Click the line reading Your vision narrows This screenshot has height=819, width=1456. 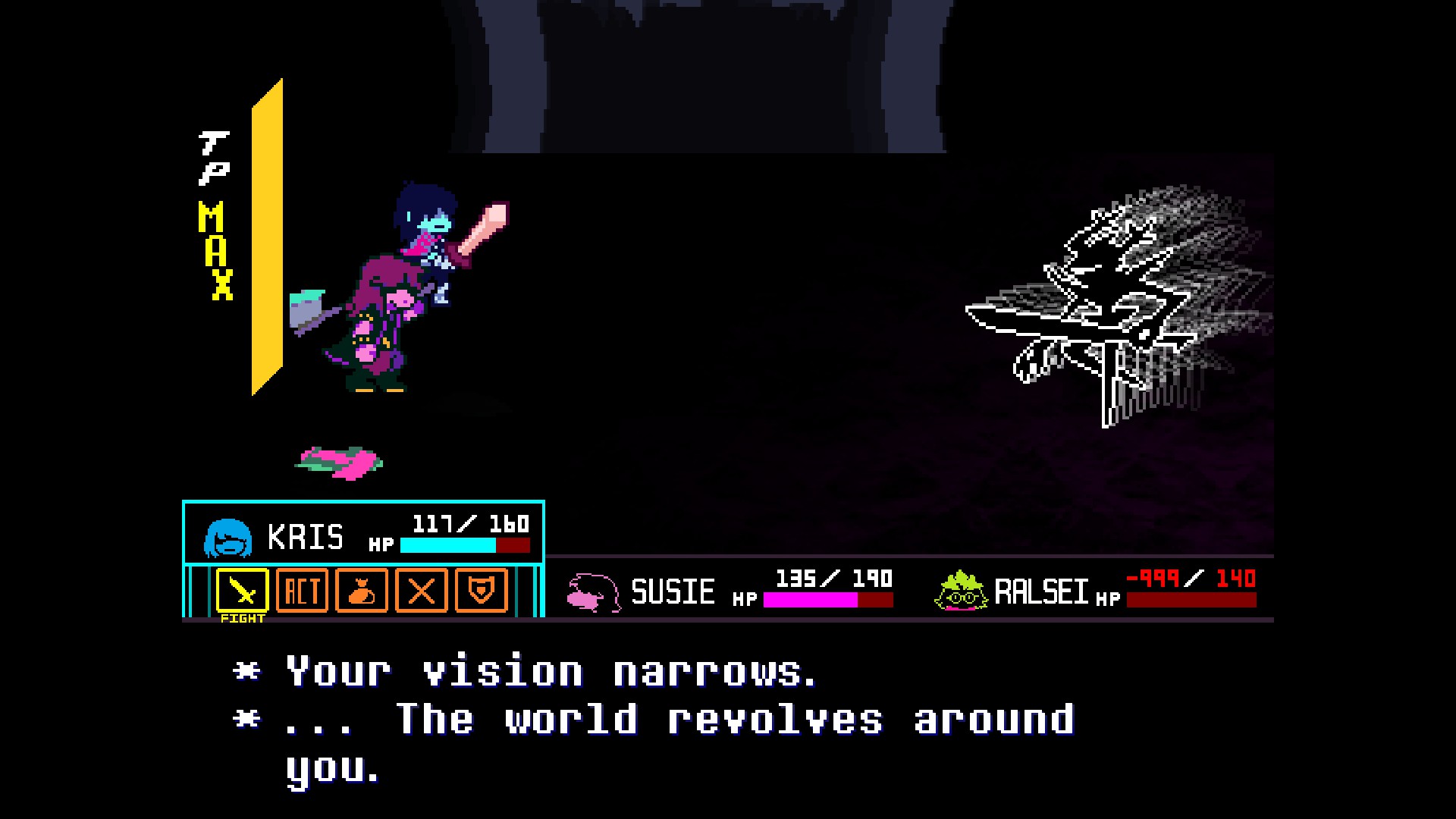coord(531,671)
